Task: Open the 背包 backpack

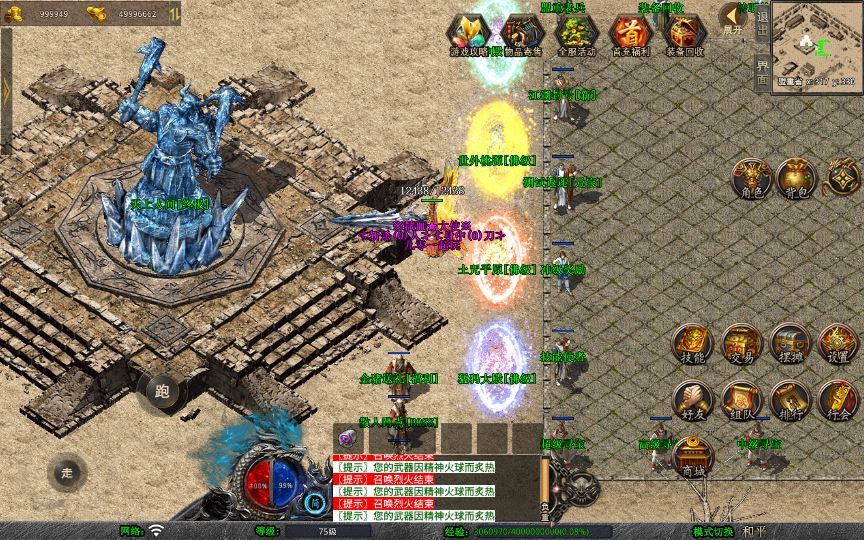Action: (x=797, y=178)
